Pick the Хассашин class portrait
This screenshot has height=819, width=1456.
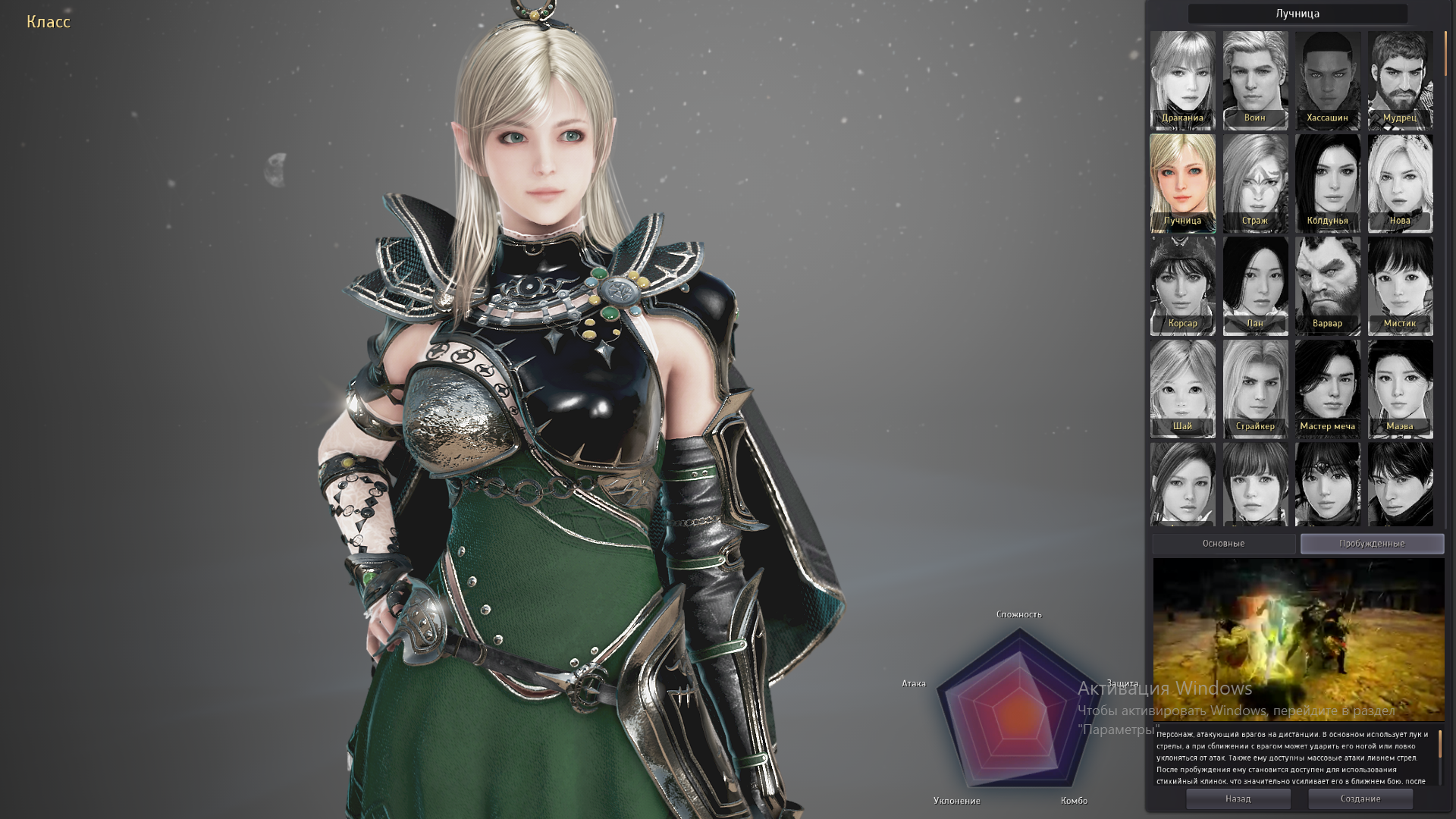coord(1327,79)
